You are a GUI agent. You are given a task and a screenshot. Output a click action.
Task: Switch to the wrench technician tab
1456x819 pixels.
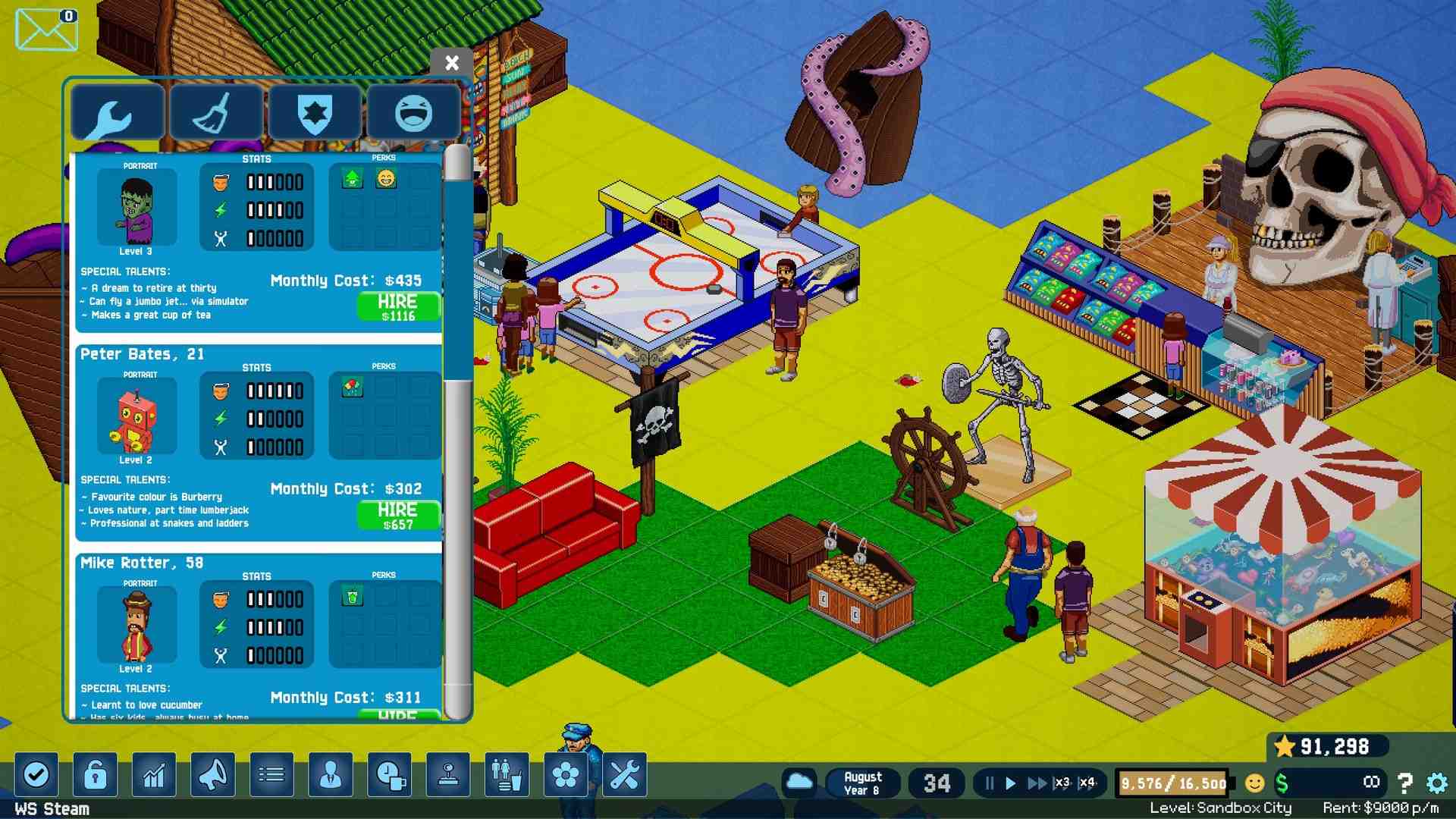point(118,114)
